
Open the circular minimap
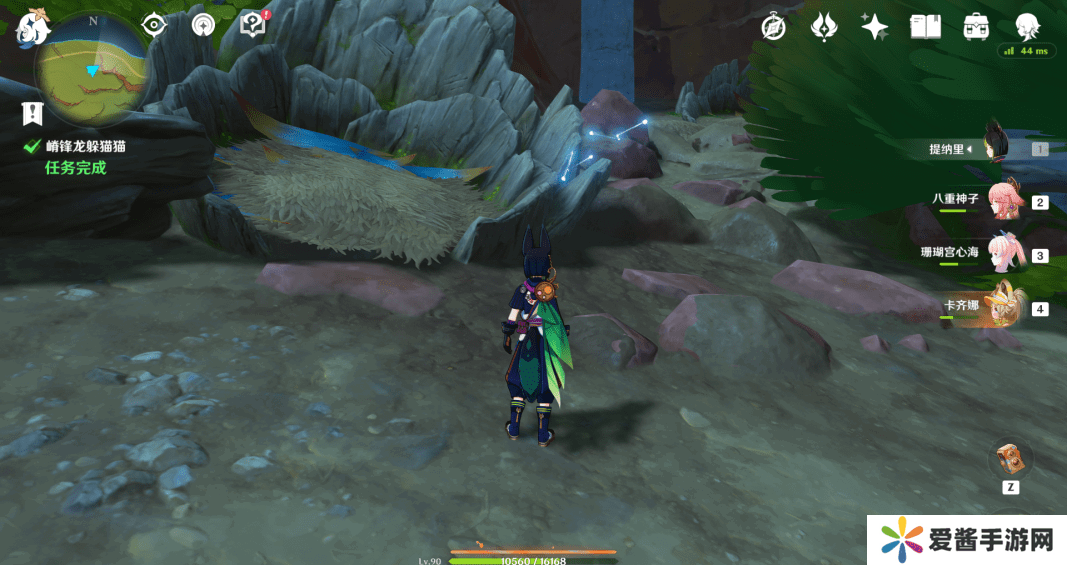[x=92, y=68]
